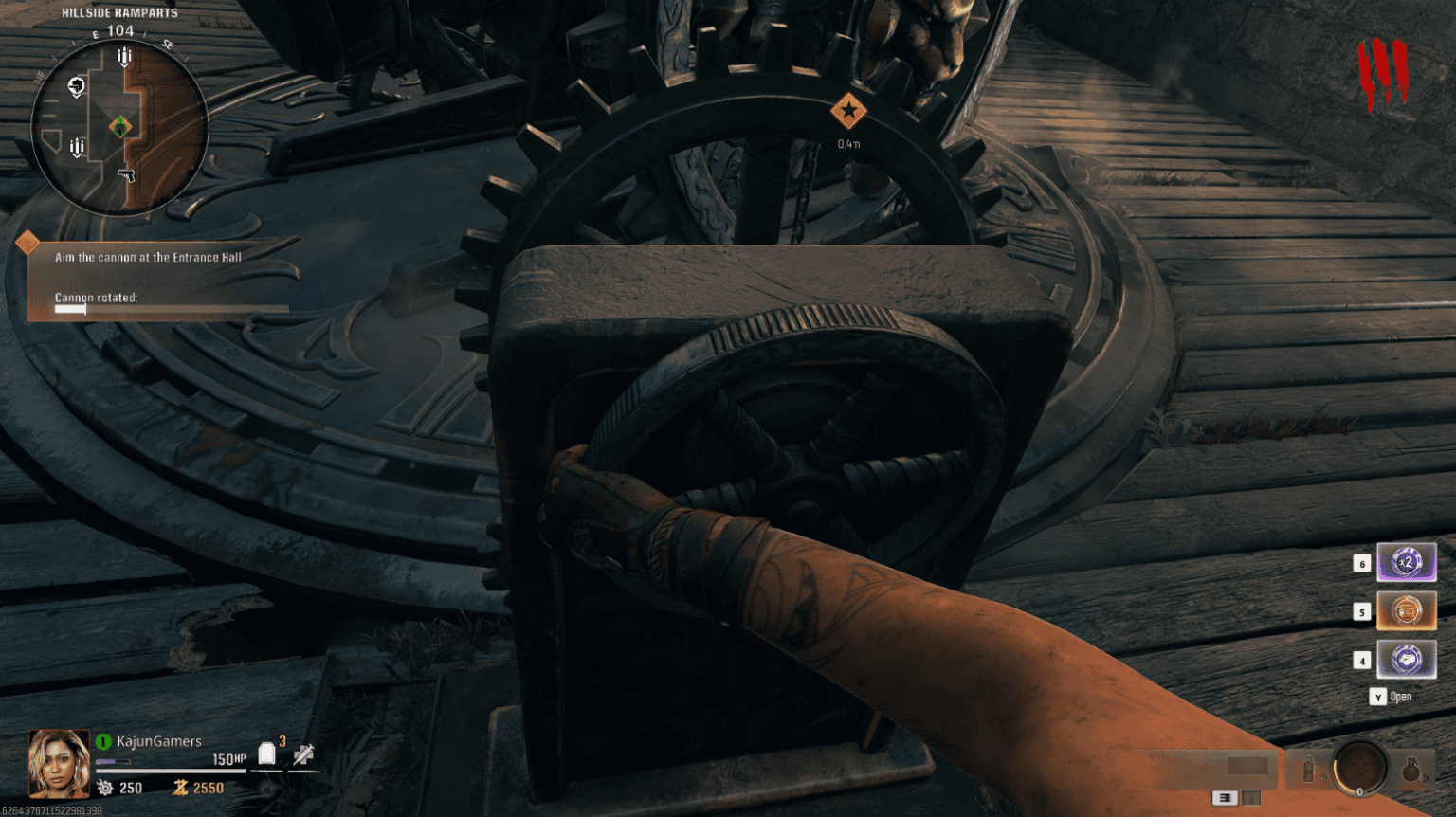Click the x2 Double Points item in slot 6

tap(1406, 562)
